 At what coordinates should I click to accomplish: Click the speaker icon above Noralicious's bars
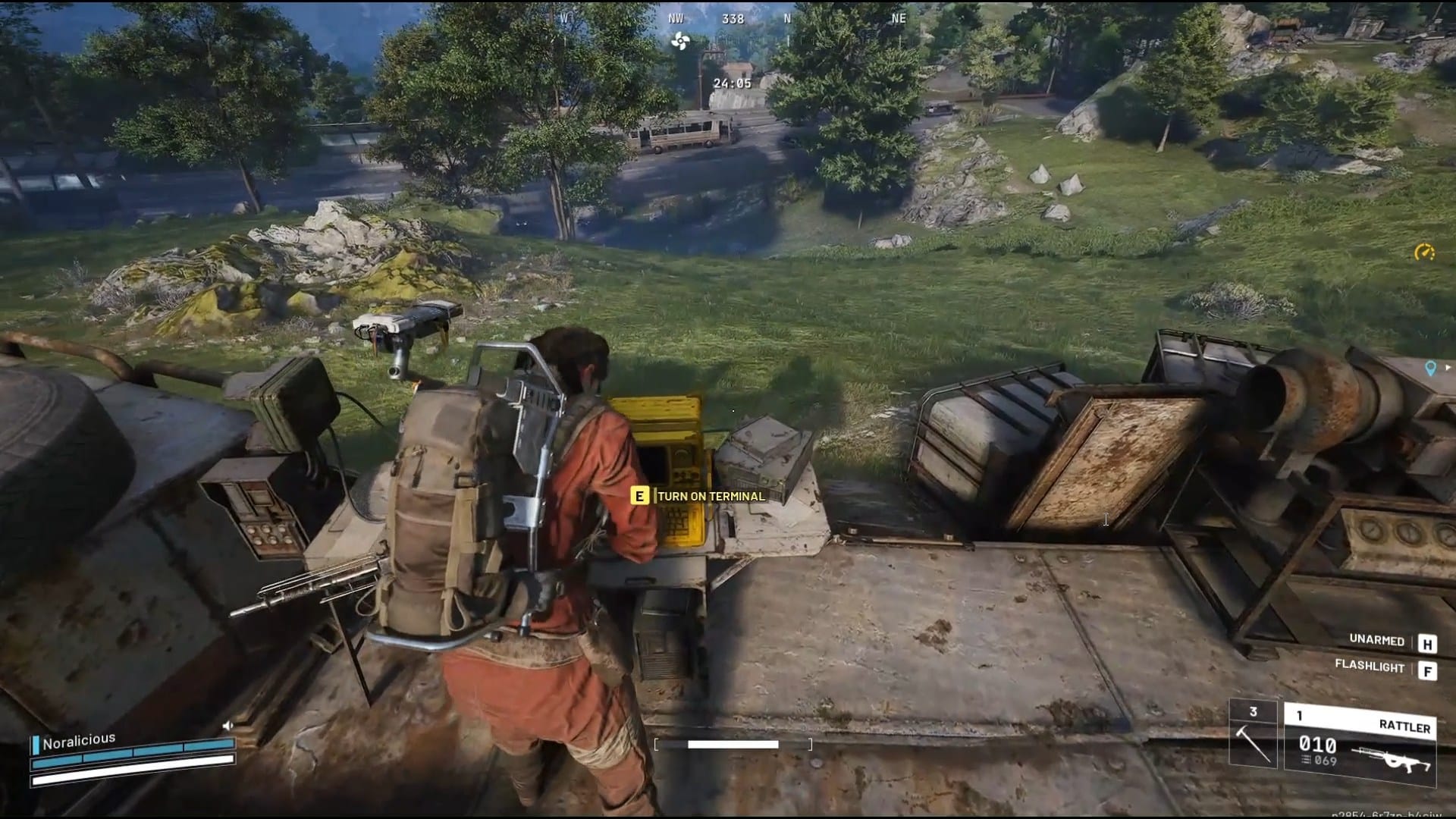(x=227, y=726)
